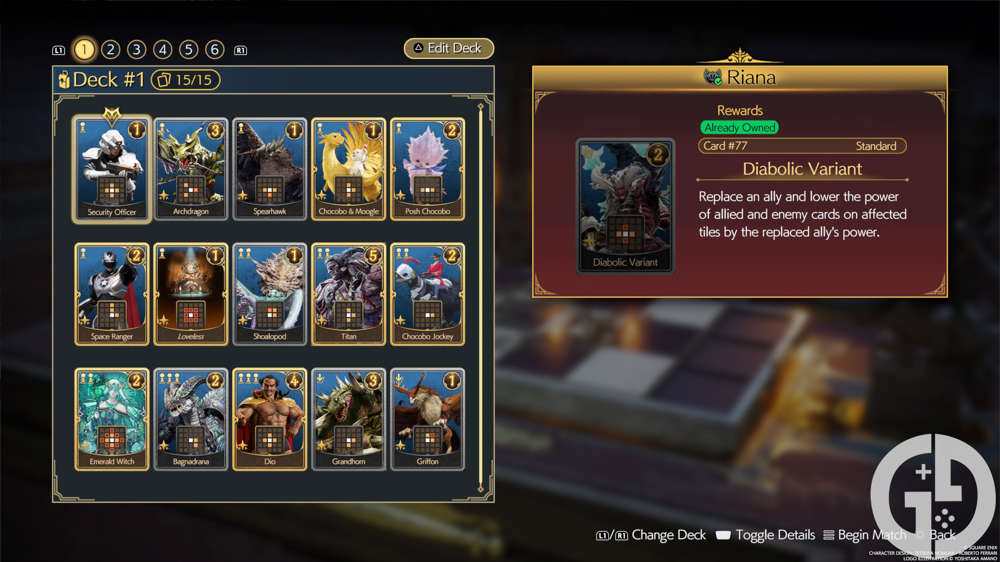
Task: Choose the Bagnadrana card
Action: [x=191, y=419]
